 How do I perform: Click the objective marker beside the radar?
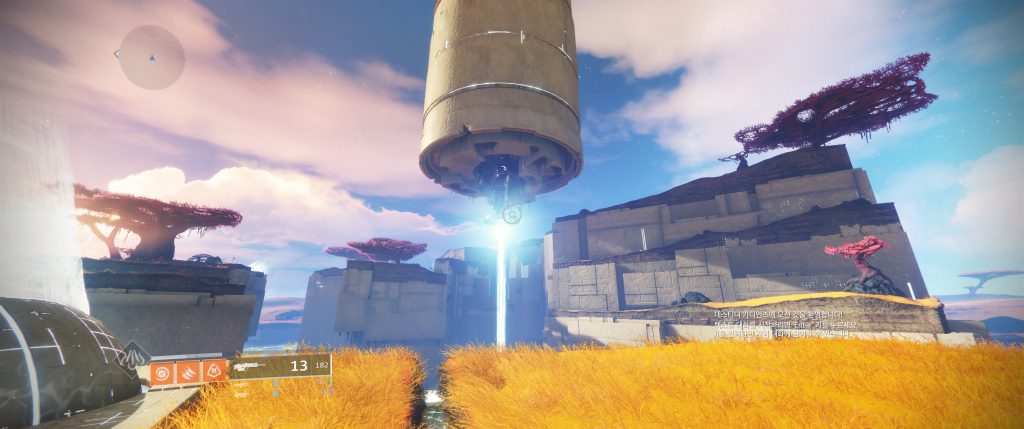pos(118,53)
